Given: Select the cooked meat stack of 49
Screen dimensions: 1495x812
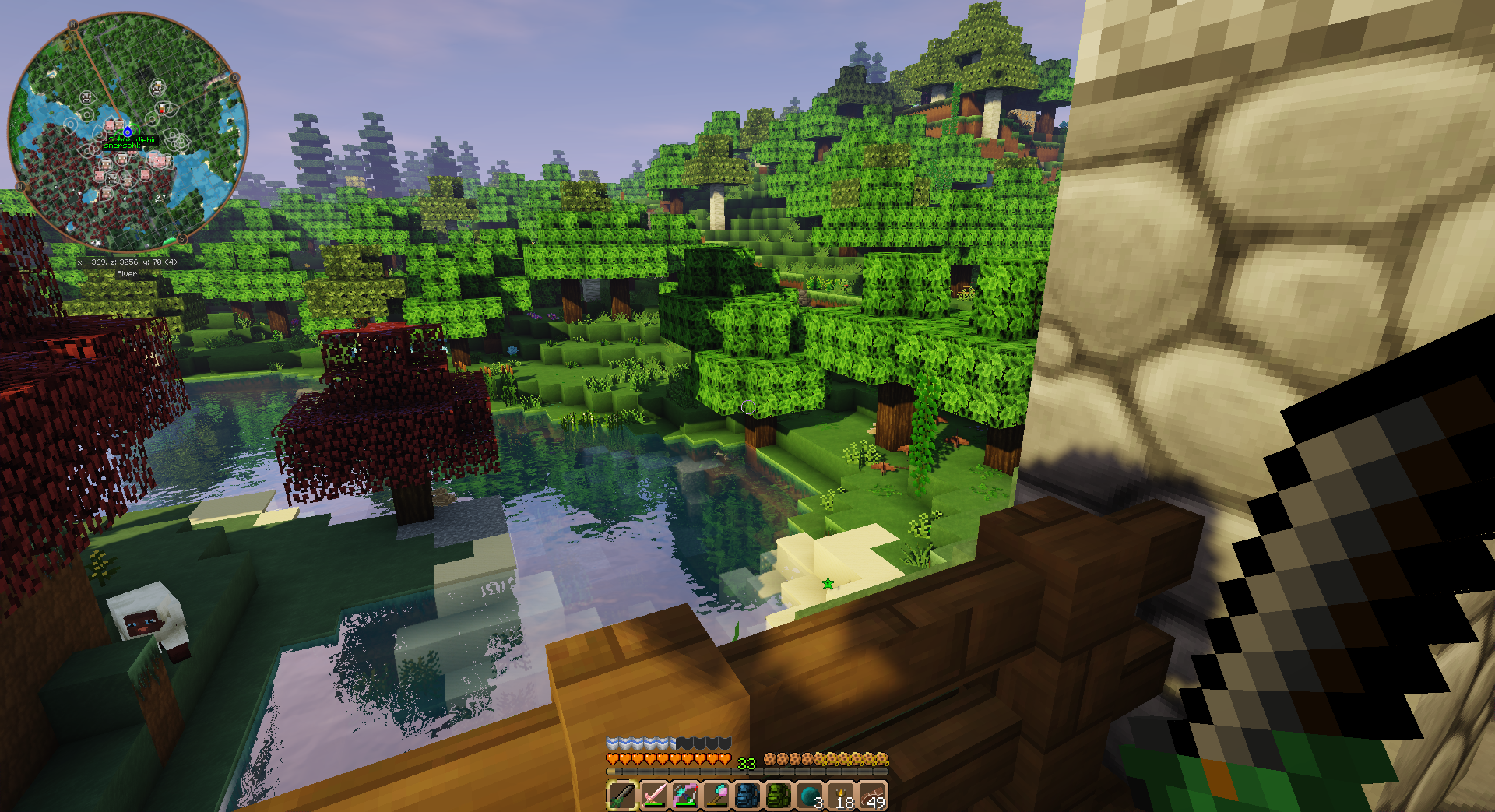Looking at the screenshot, I should click(x=872, y=796).
